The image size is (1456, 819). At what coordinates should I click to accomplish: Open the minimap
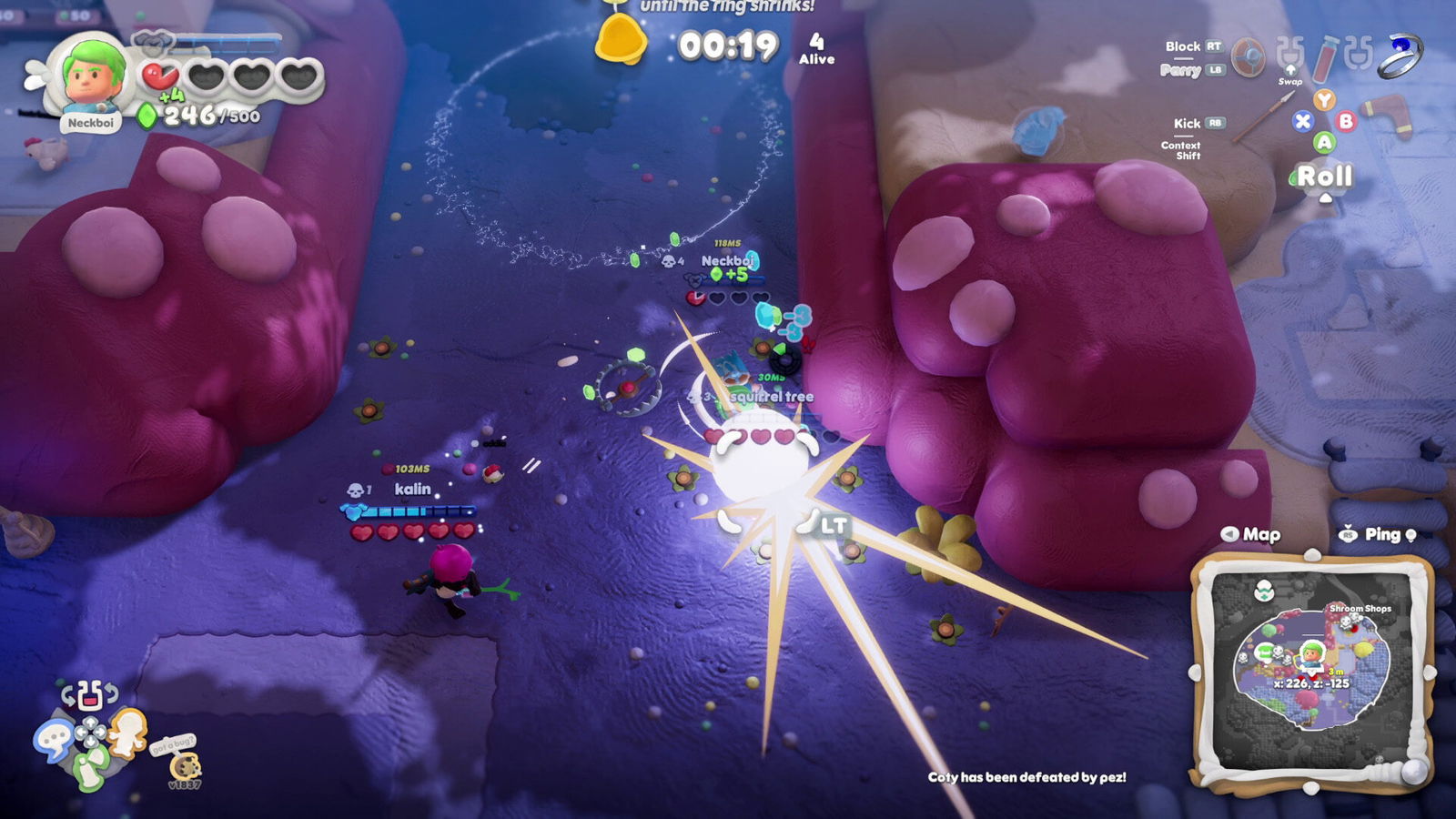coord(1311,667)
